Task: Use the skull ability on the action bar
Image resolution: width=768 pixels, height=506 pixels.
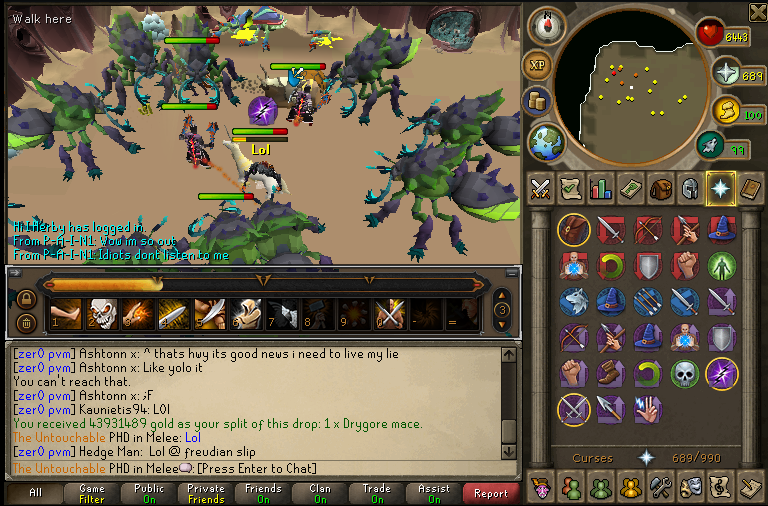Action: click(x=100, y=314)
